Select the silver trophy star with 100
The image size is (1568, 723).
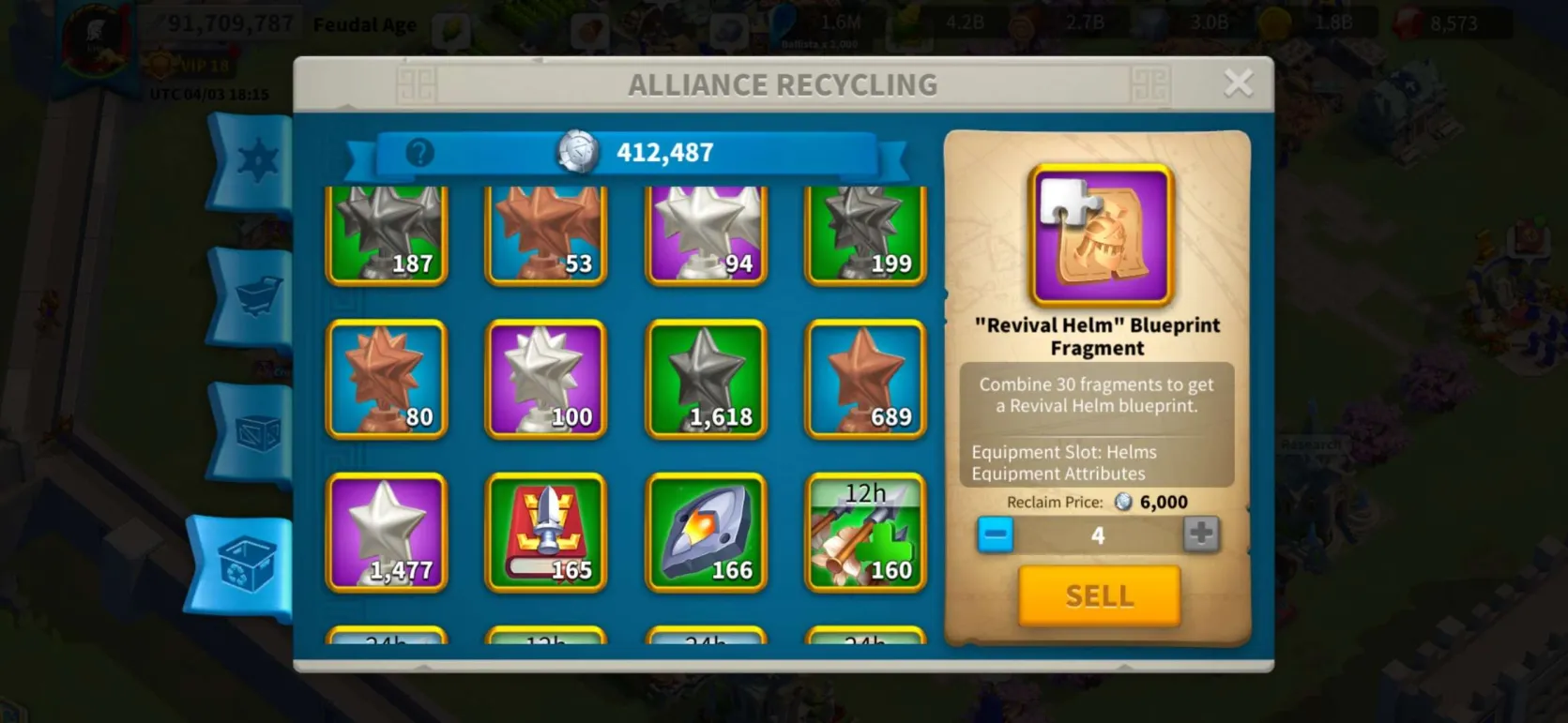[x=546, y=380]
